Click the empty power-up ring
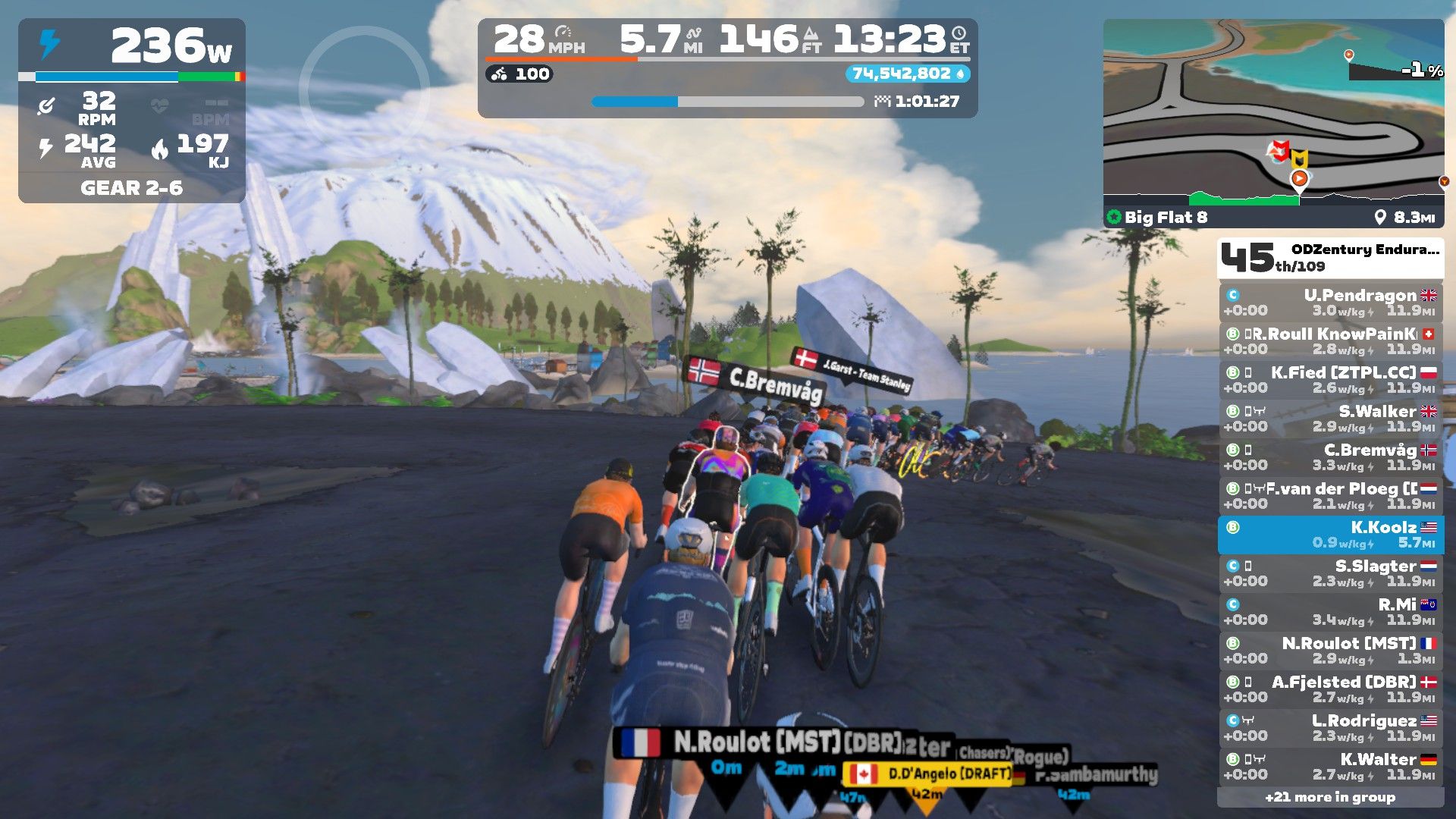This screenshot has width=1456, height=819. pyautogui.click(x=364, y=91)
